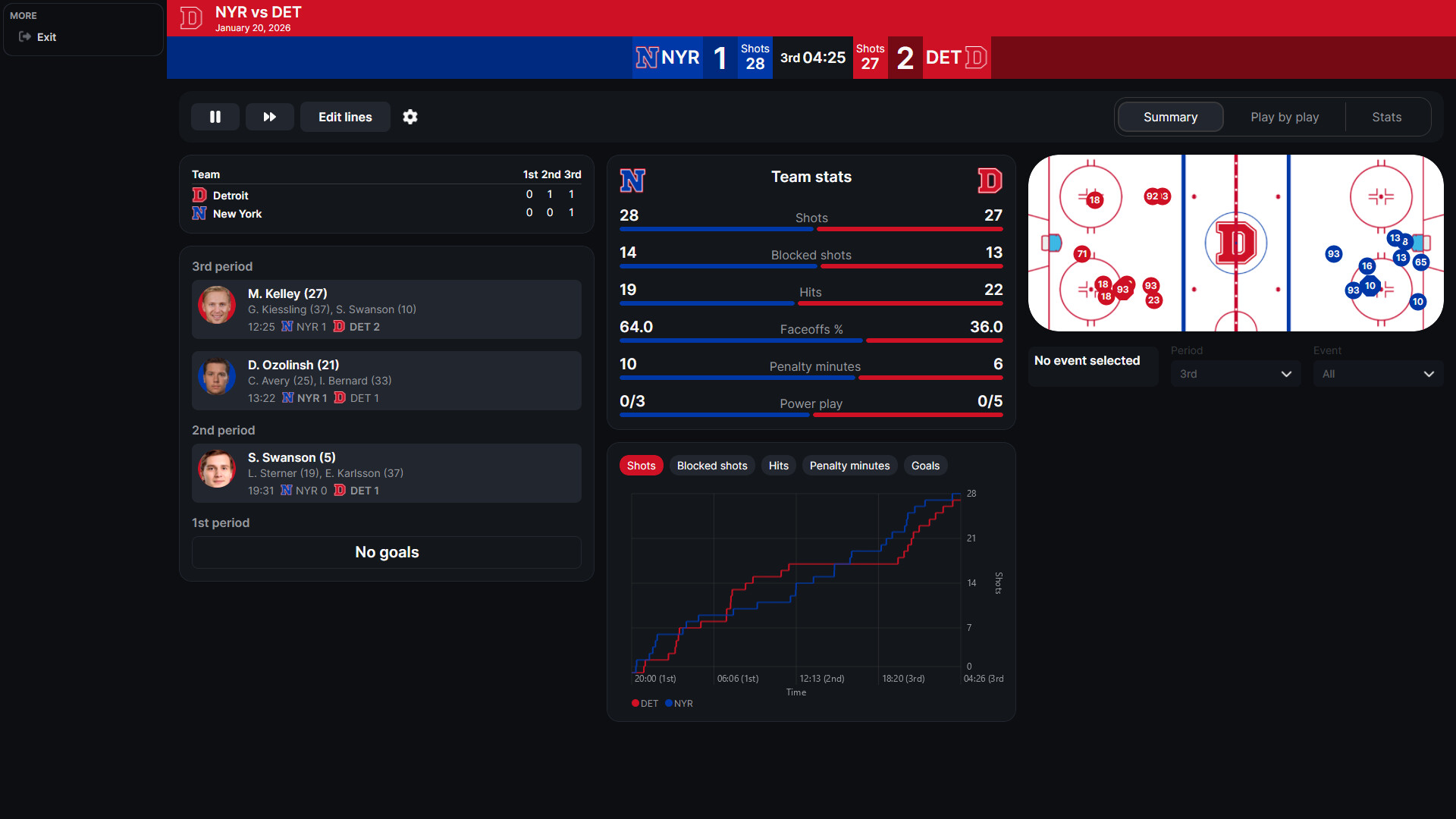Click the Detroit logo in the header
The image size is (1456, 819).
190,18
